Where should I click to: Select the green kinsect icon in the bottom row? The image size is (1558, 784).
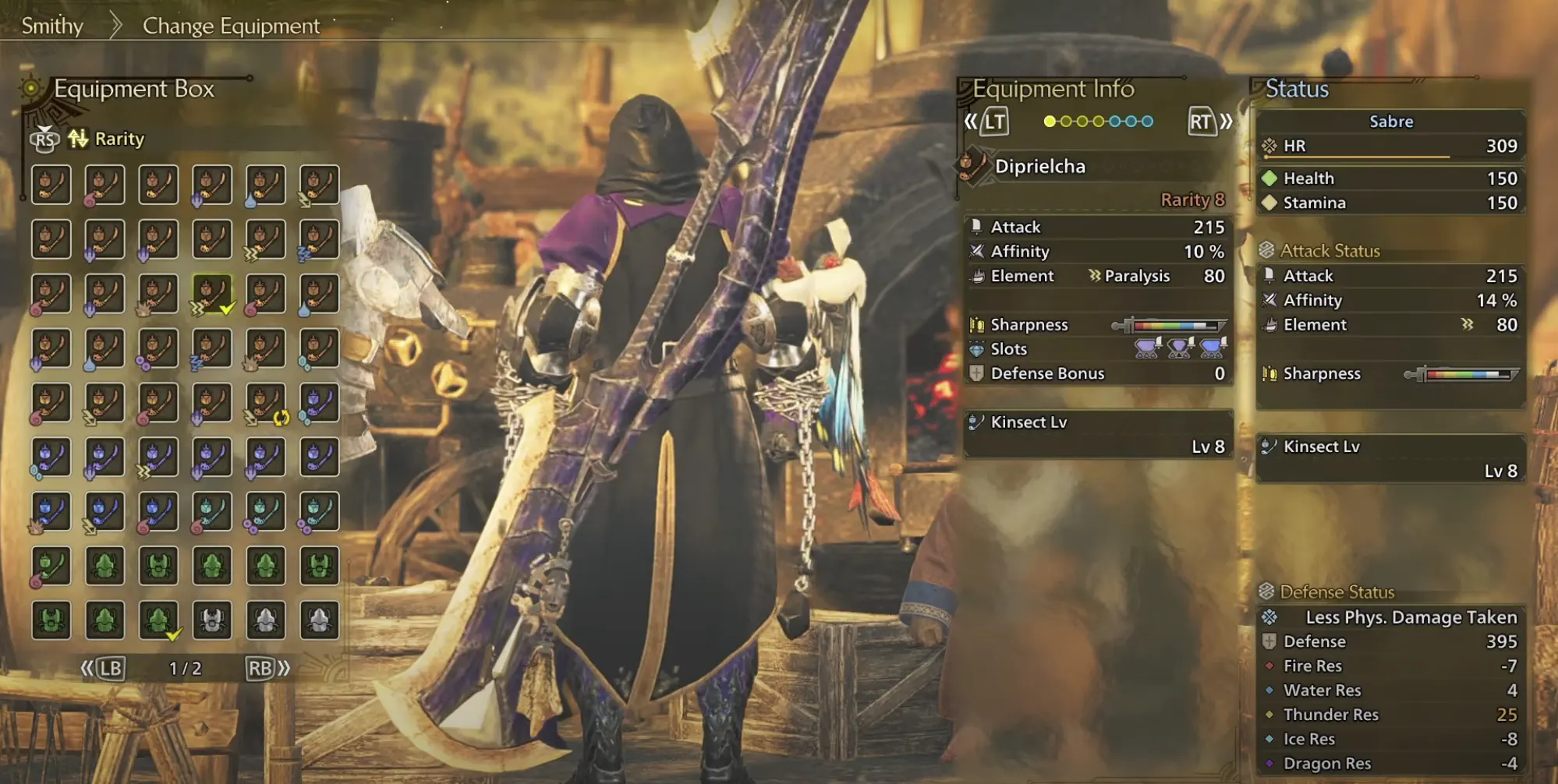coord(51,620)
